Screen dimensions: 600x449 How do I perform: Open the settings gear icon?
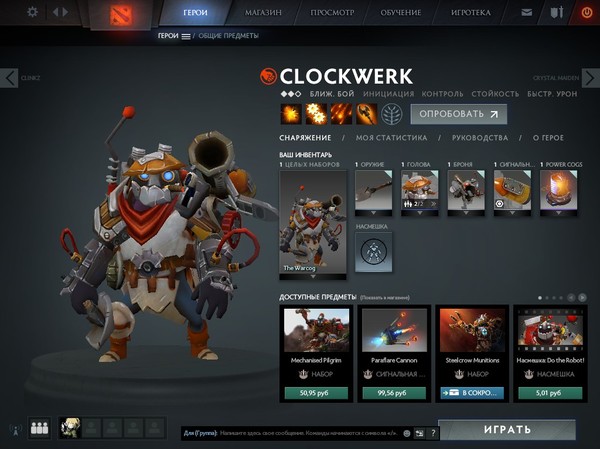(32, 12)
